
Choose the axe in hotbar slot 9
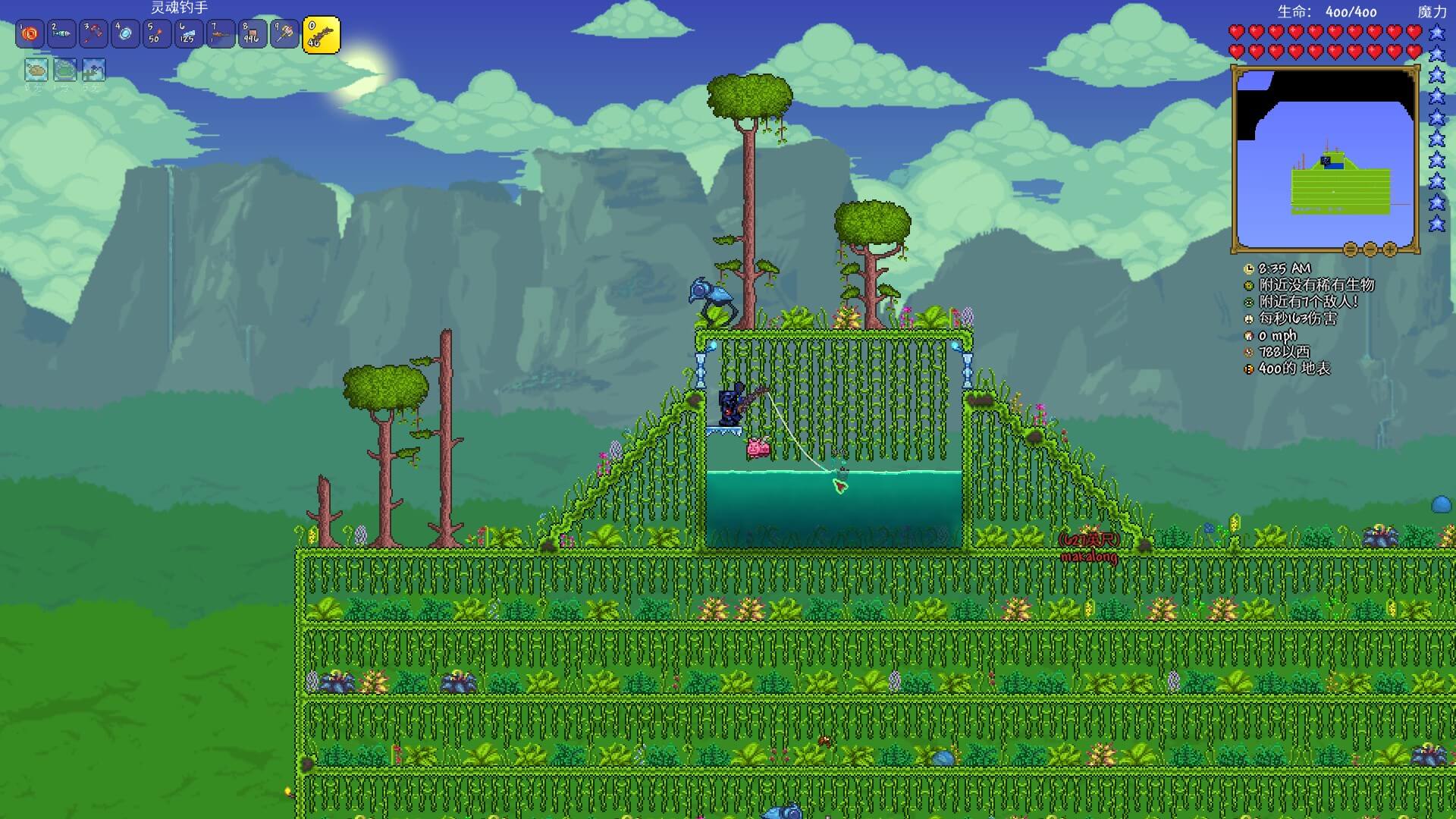coord(285,34)
